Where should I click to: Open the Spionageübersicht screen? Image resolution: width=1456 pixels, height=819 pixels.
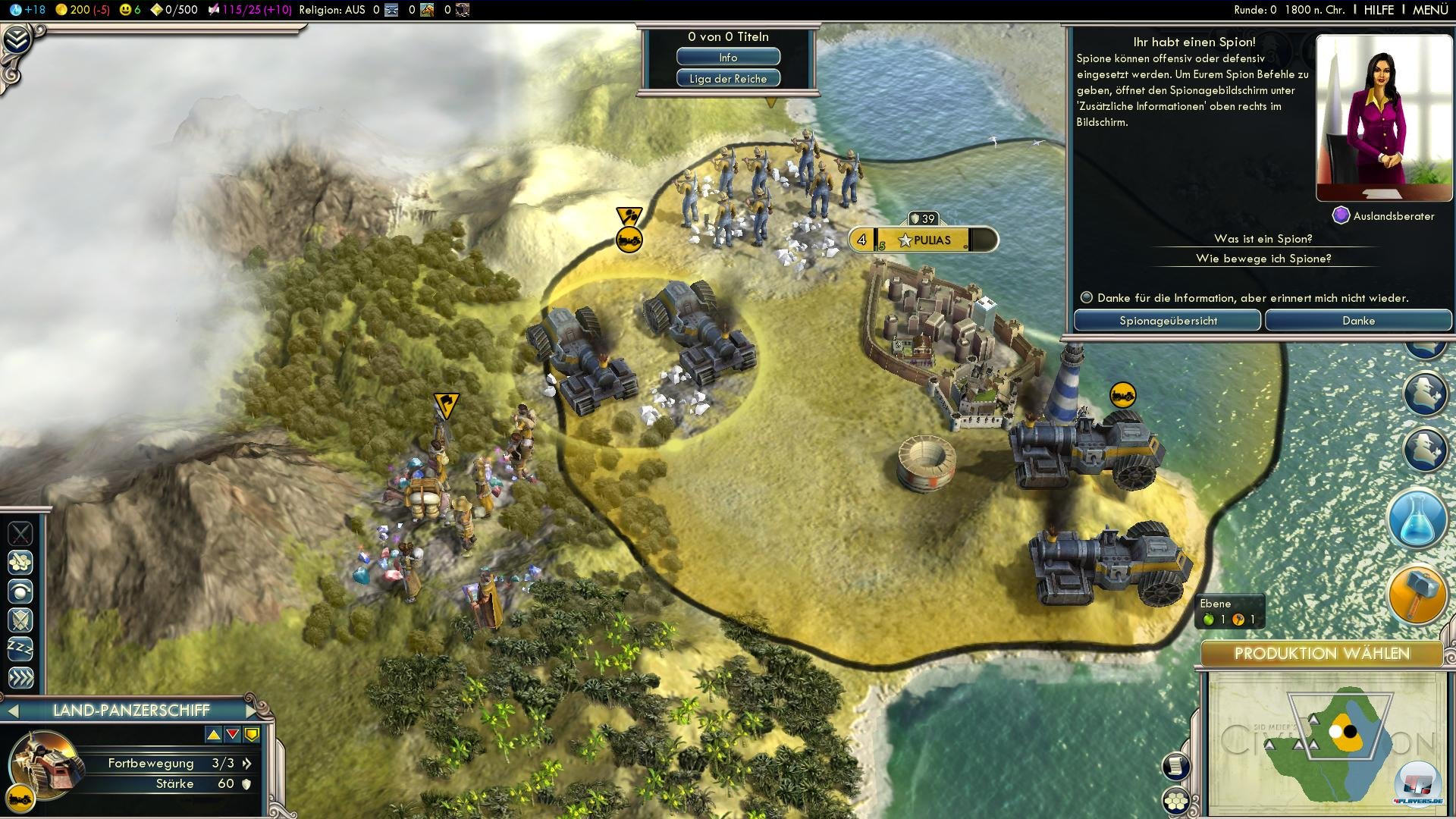click(x=1167, y=321)
